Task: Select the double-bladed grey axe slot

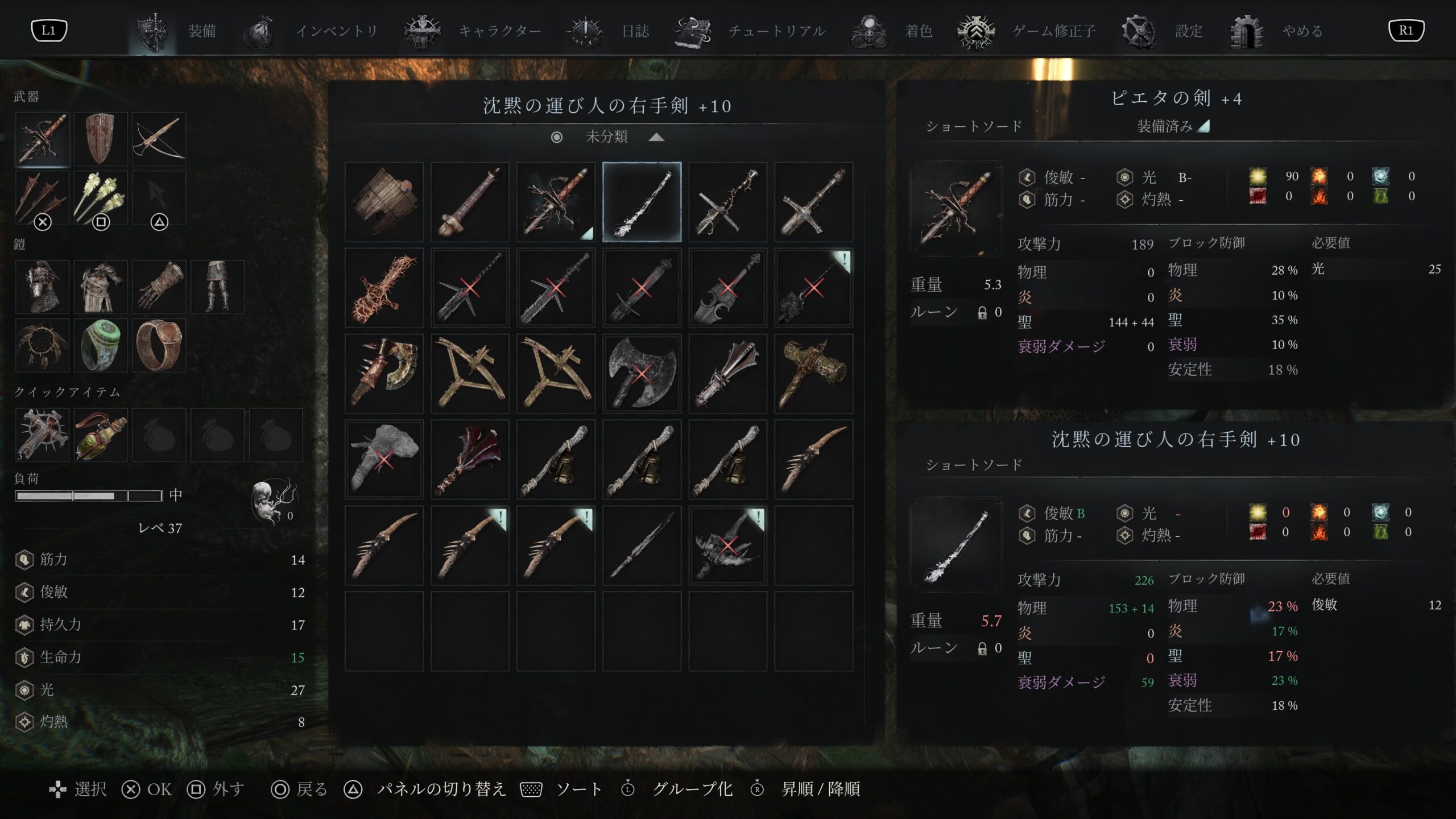Action: tap(642, 374)
